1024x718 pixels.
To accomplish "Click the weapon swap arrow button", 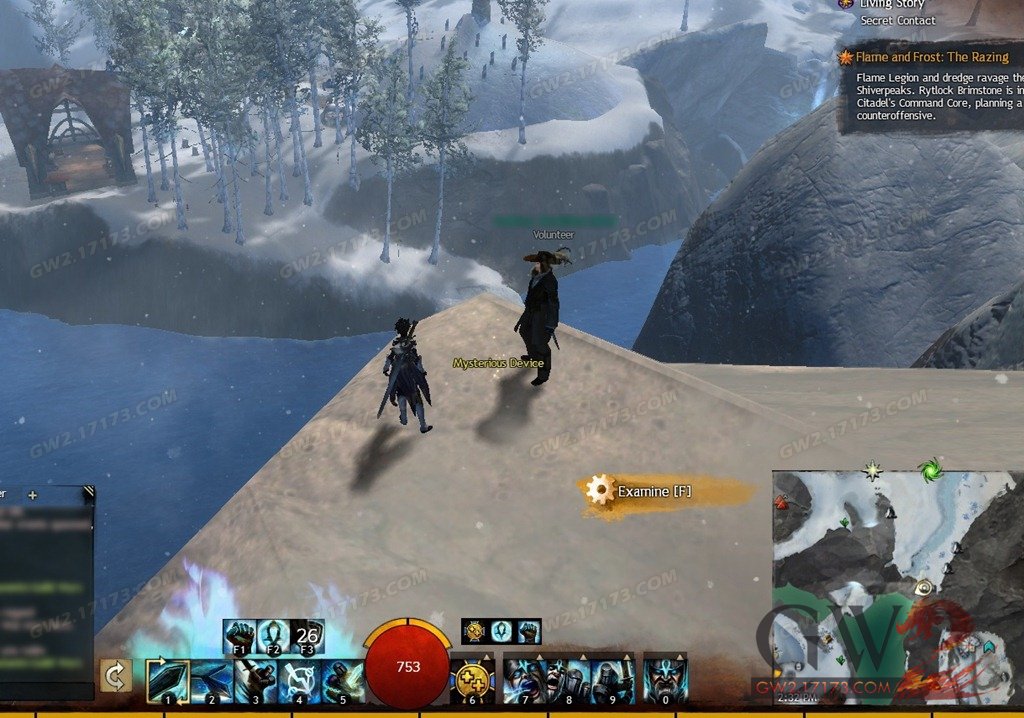I will pyautogui.click(x=115, y=677).
